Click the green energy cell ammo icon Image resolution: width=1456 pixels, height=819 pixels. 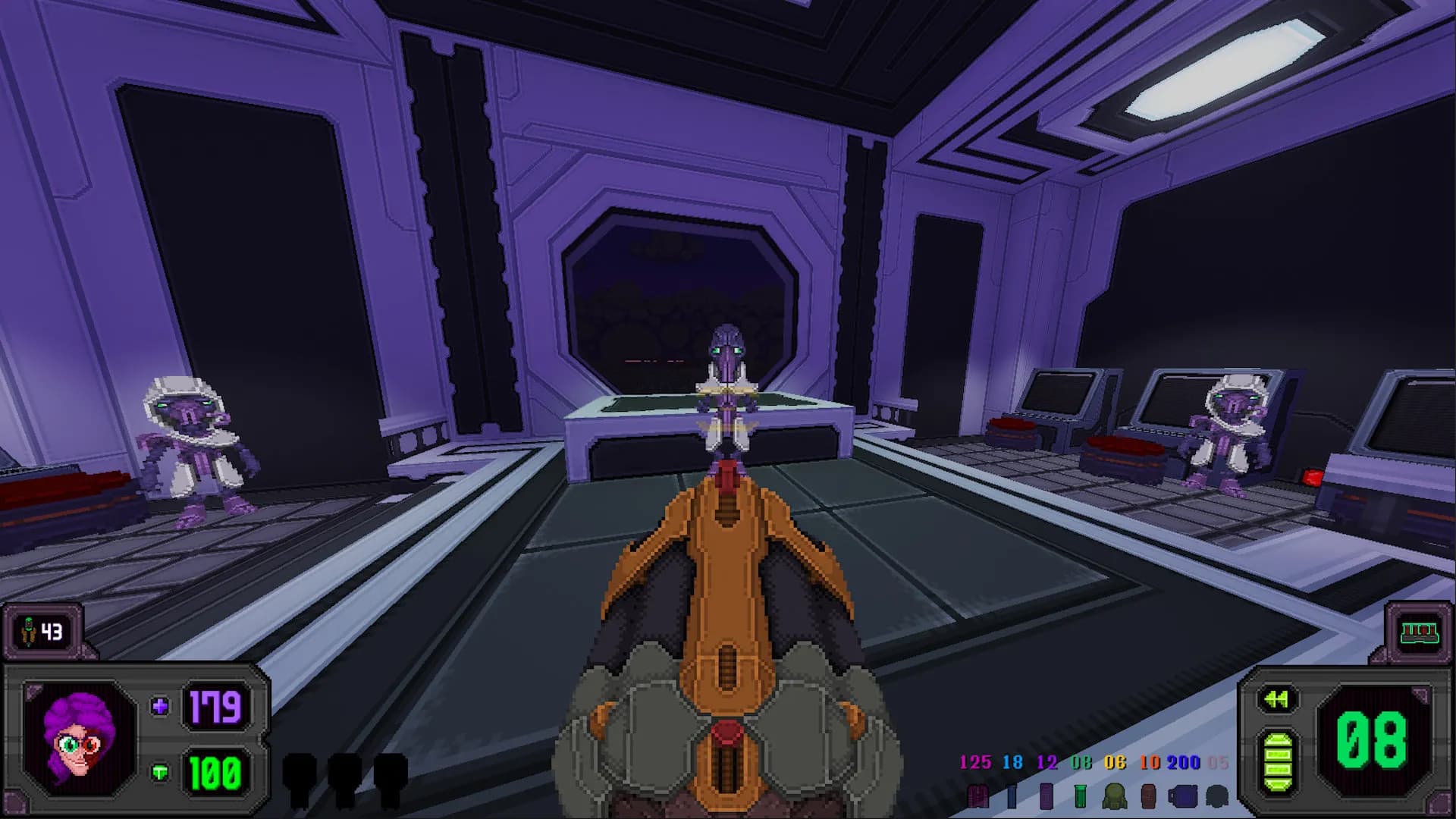point(1276,764)
